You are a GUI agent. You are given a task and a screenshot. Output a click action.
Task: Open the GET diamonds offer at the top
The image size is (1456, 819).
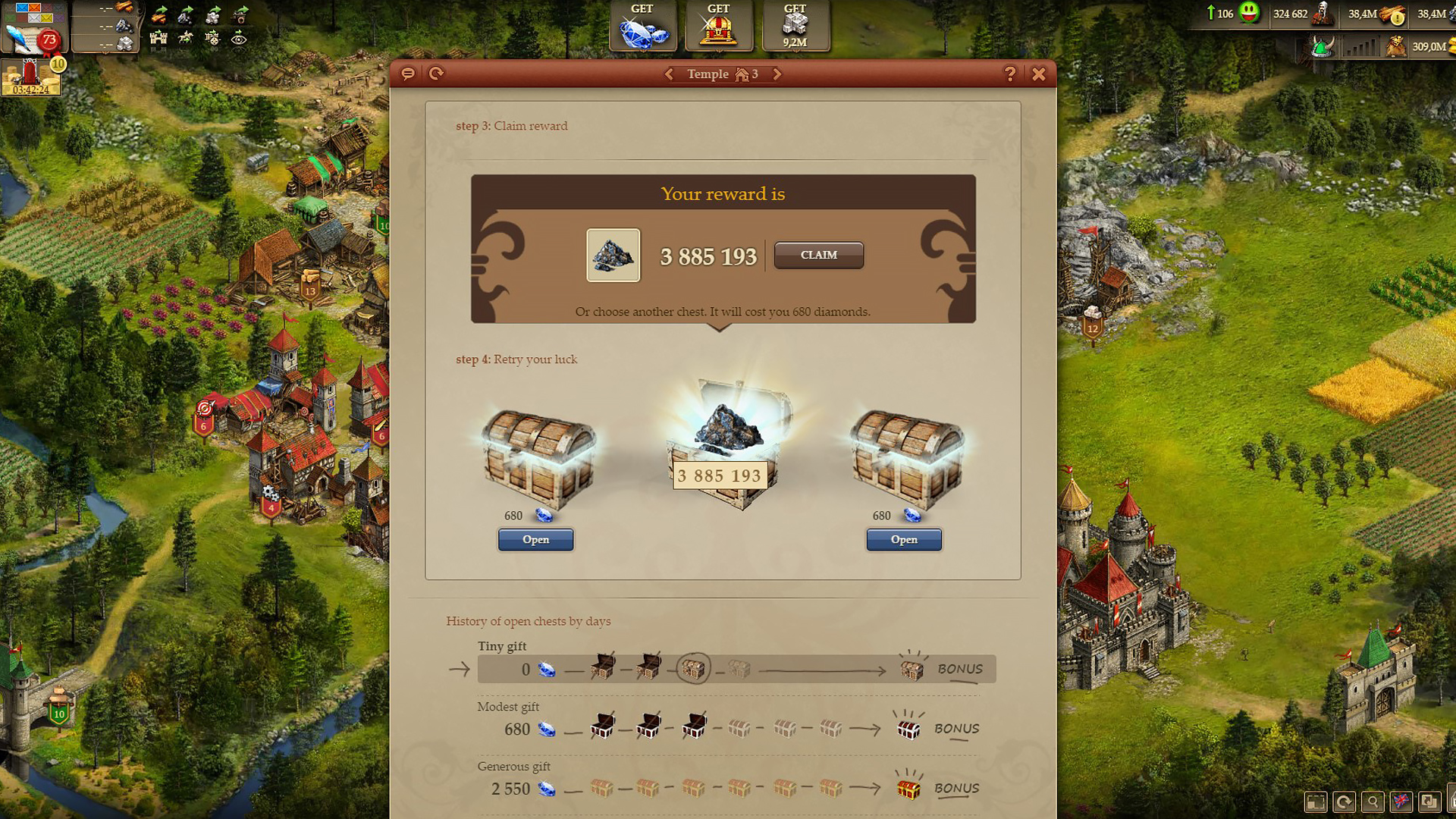pos(642,25)
